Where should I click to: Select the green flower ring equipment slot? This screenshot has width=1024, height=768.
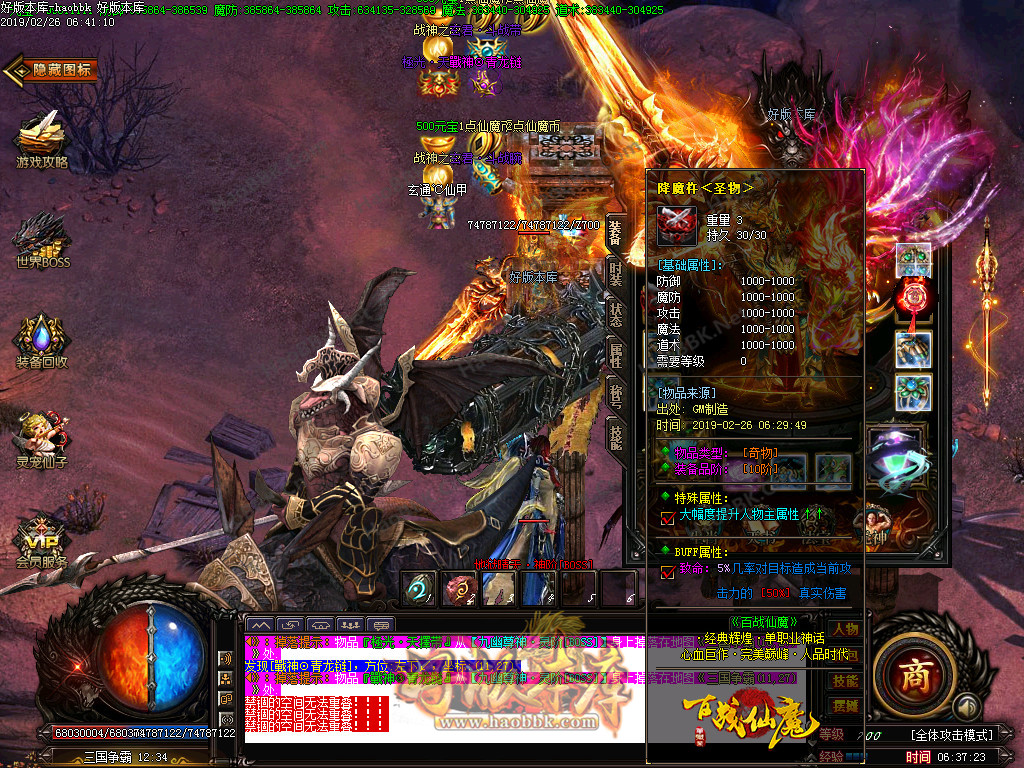pos(913,392)
